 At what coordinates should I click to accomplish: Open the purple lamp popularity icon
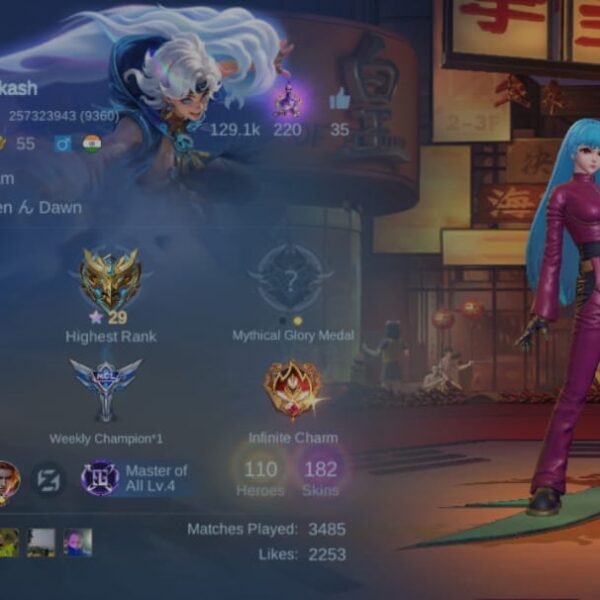(288, 98)
